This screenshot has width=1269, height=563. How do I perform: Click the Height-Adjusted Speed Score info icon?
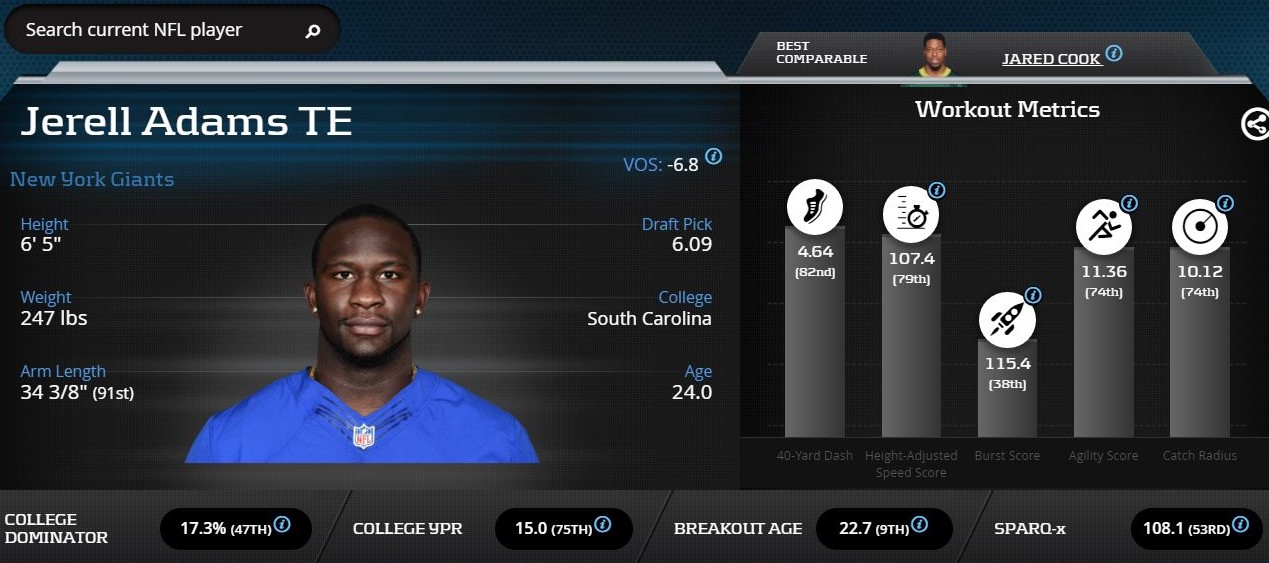(x=937, y=190)
